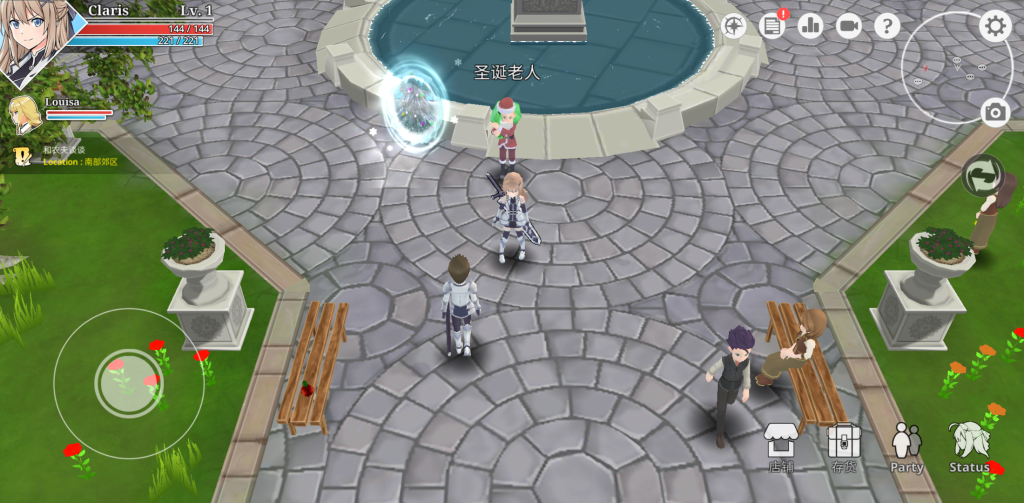This screenshot has height=503, width=1024.
Task: Open the Status menu
Action: (969, 446)
